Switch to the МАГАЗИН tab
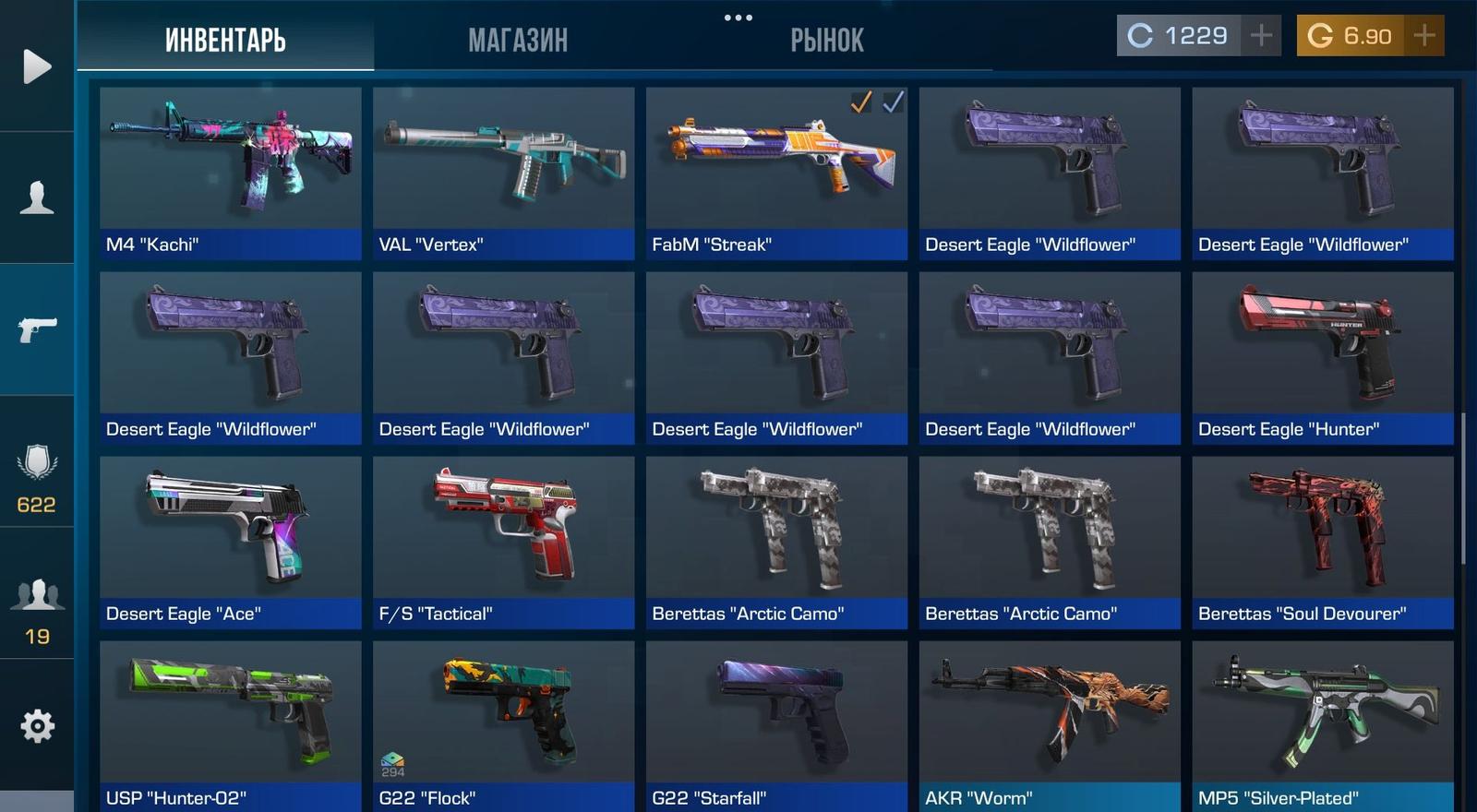This screenshot has width=1477, height=812. (x=517, y=41)
